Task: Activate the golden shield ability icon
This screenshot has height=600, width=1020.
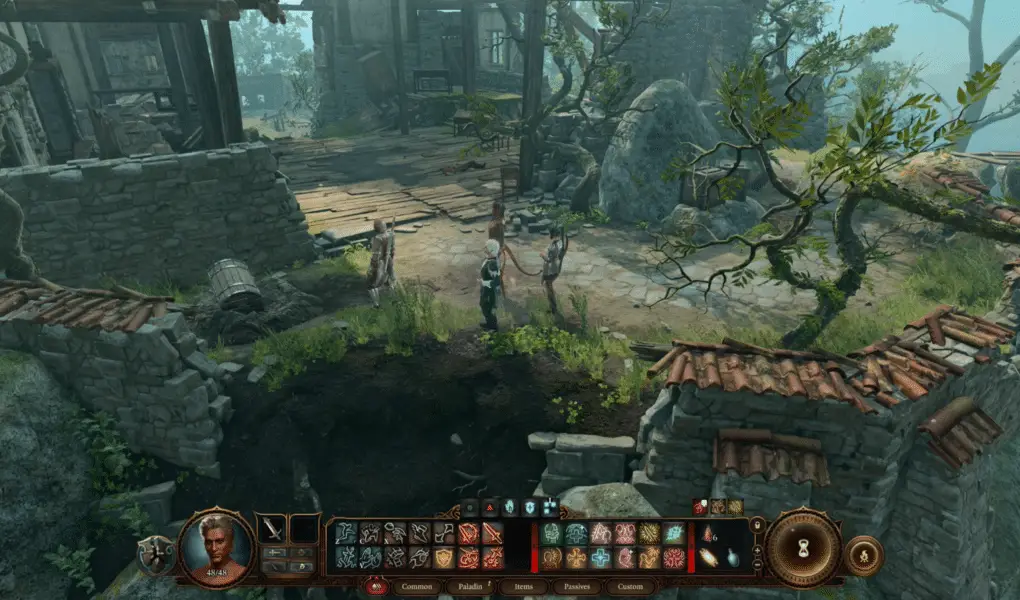Action: point(443,557)
